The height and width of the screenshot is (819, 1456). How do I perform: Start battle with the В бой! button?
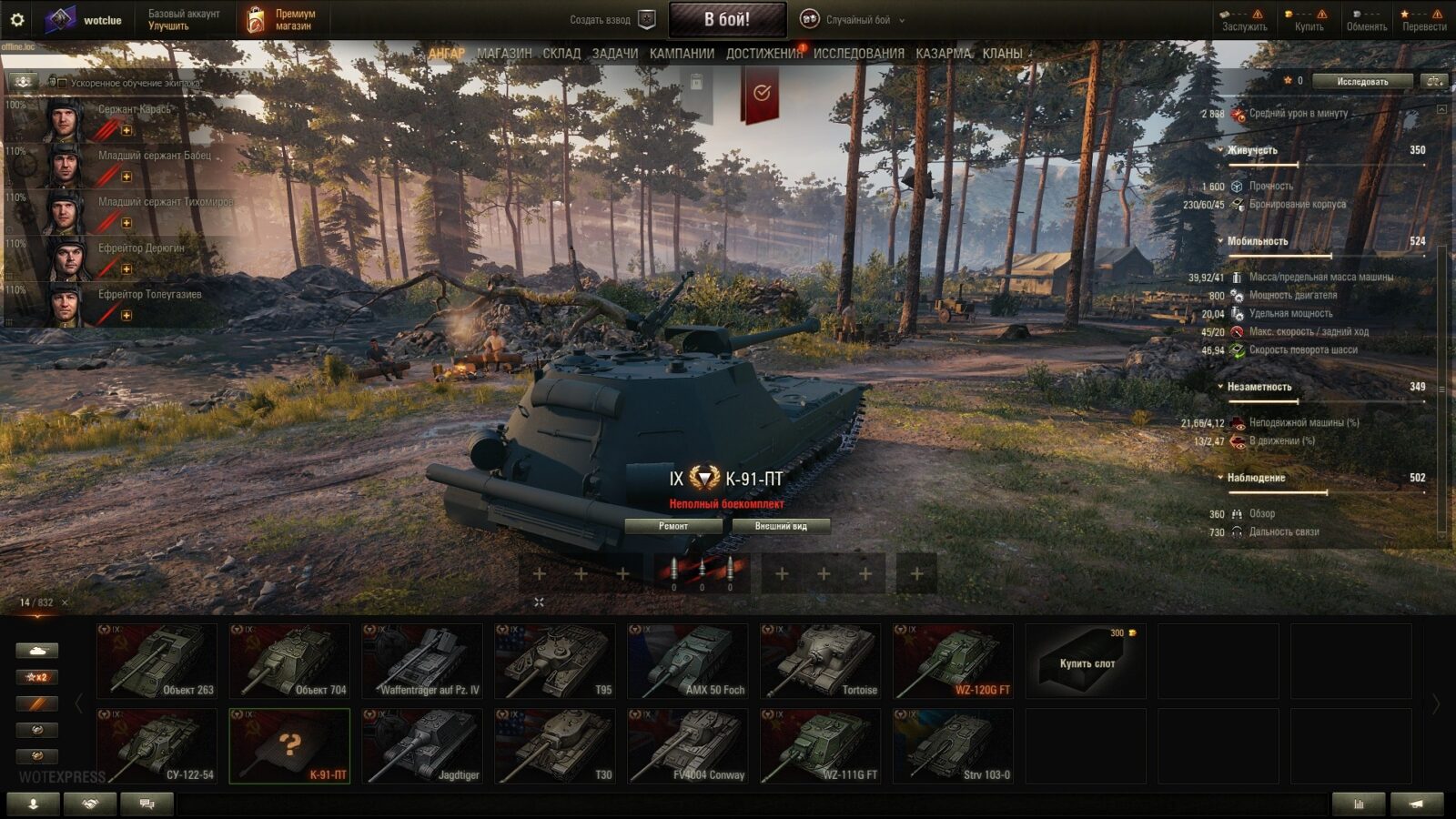(x=727, y=19)
